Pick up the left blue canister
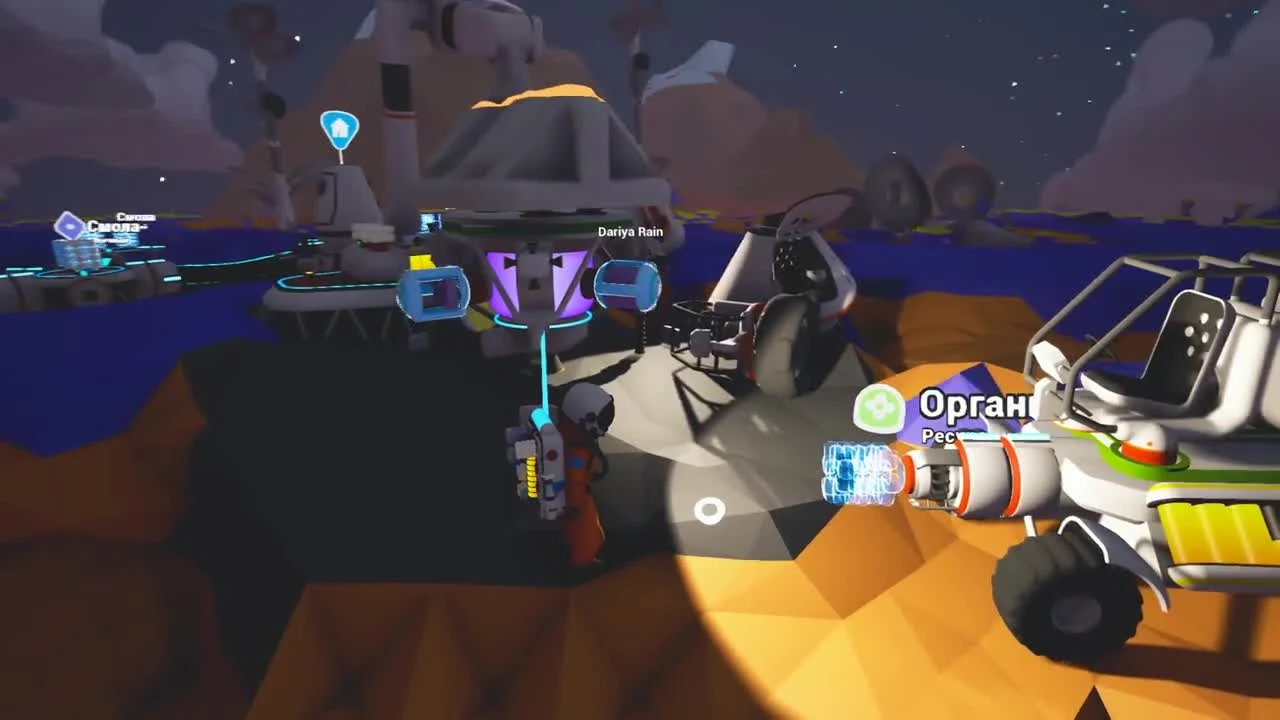The width and height of the screenshot is (1280, 720). click(x=435, y=291)
